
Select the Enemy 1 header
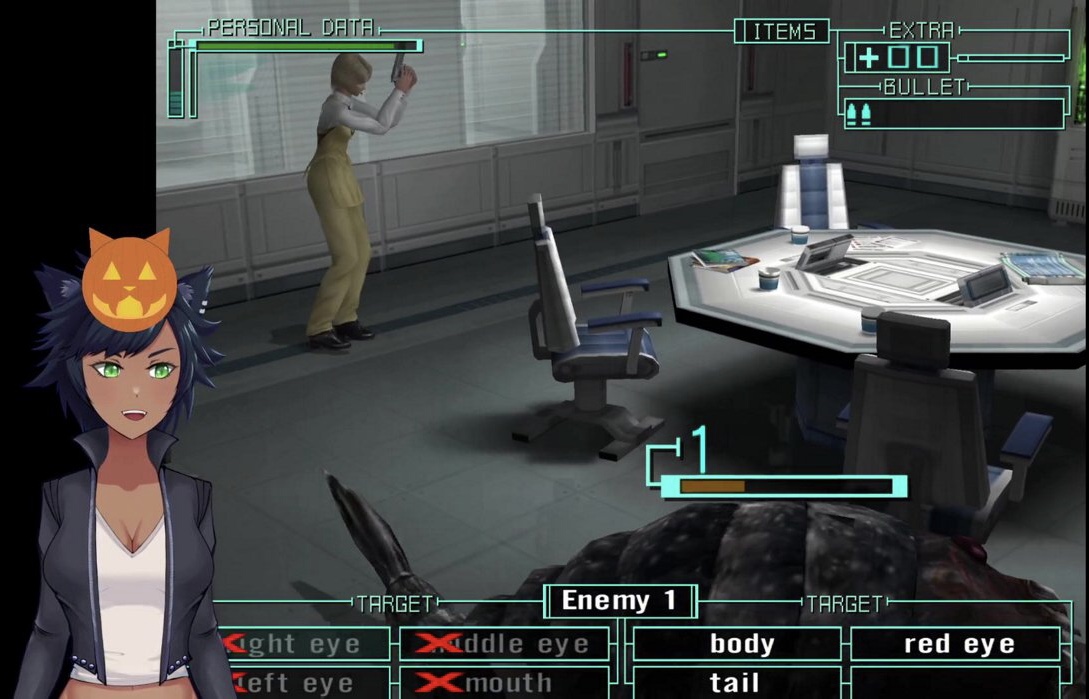[x=619, y=601]
